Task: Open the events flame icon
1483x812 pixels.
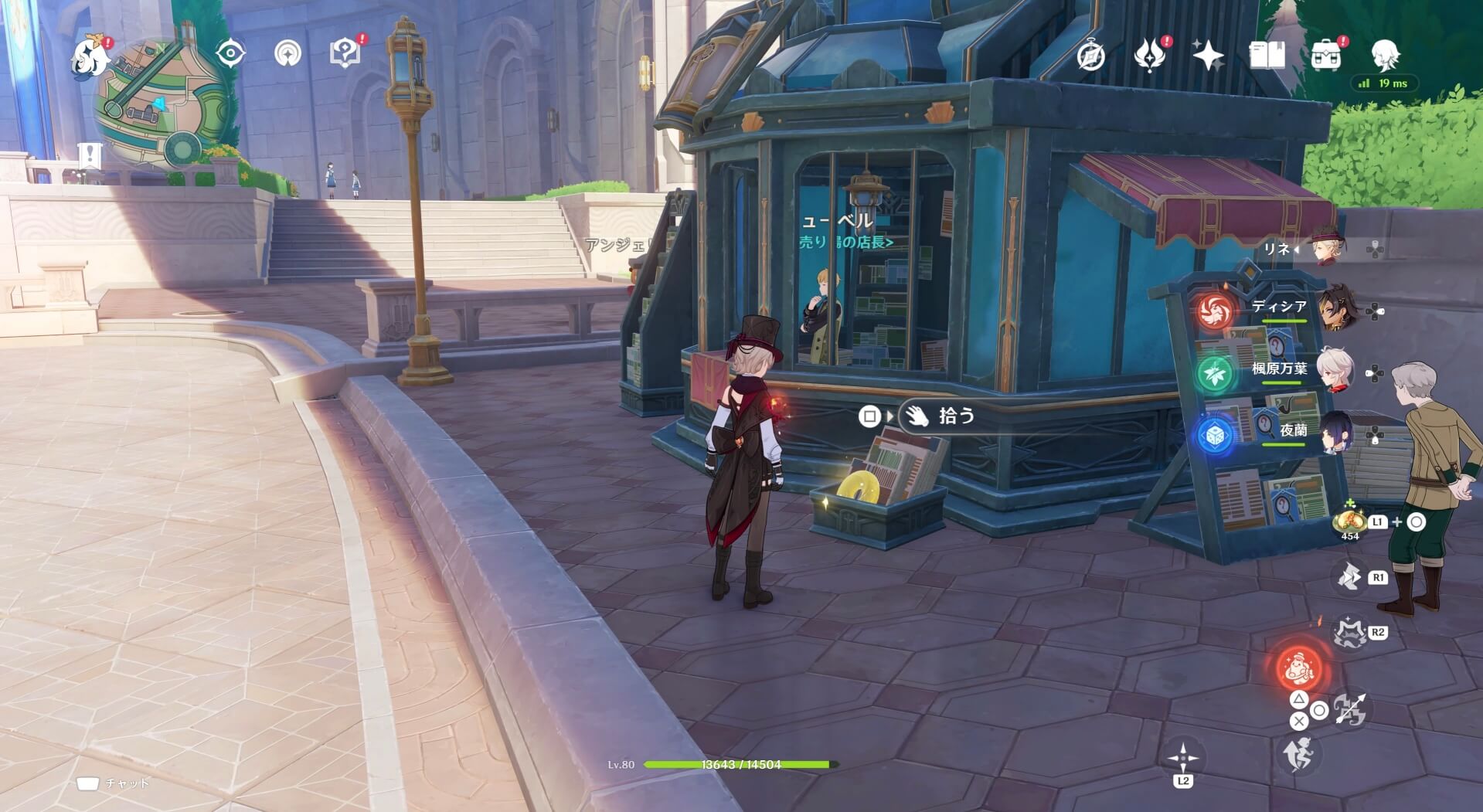Action: 1149,56
